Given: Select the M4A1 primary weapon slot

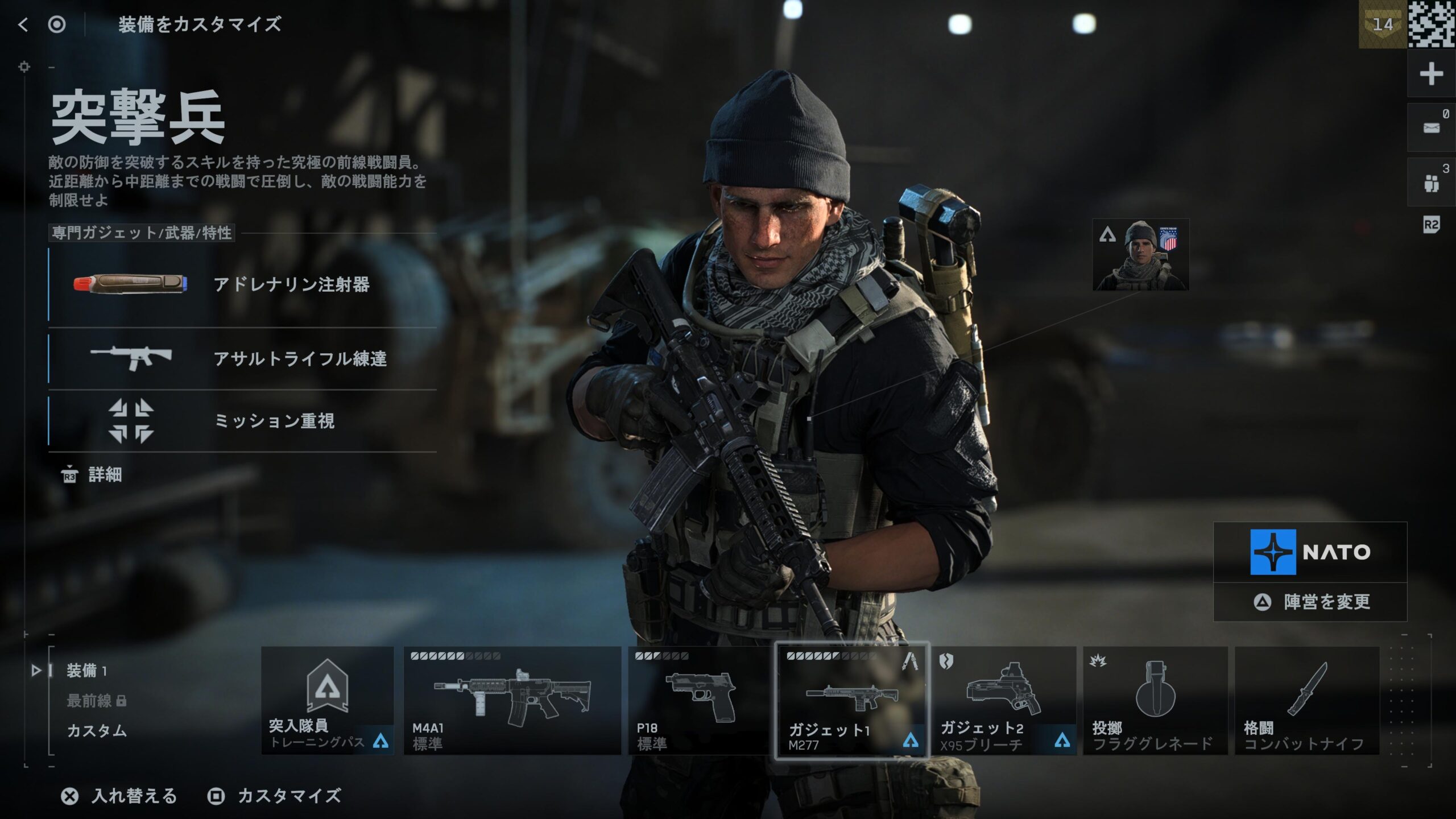Looking at the screenshot, I should (512, 701).
